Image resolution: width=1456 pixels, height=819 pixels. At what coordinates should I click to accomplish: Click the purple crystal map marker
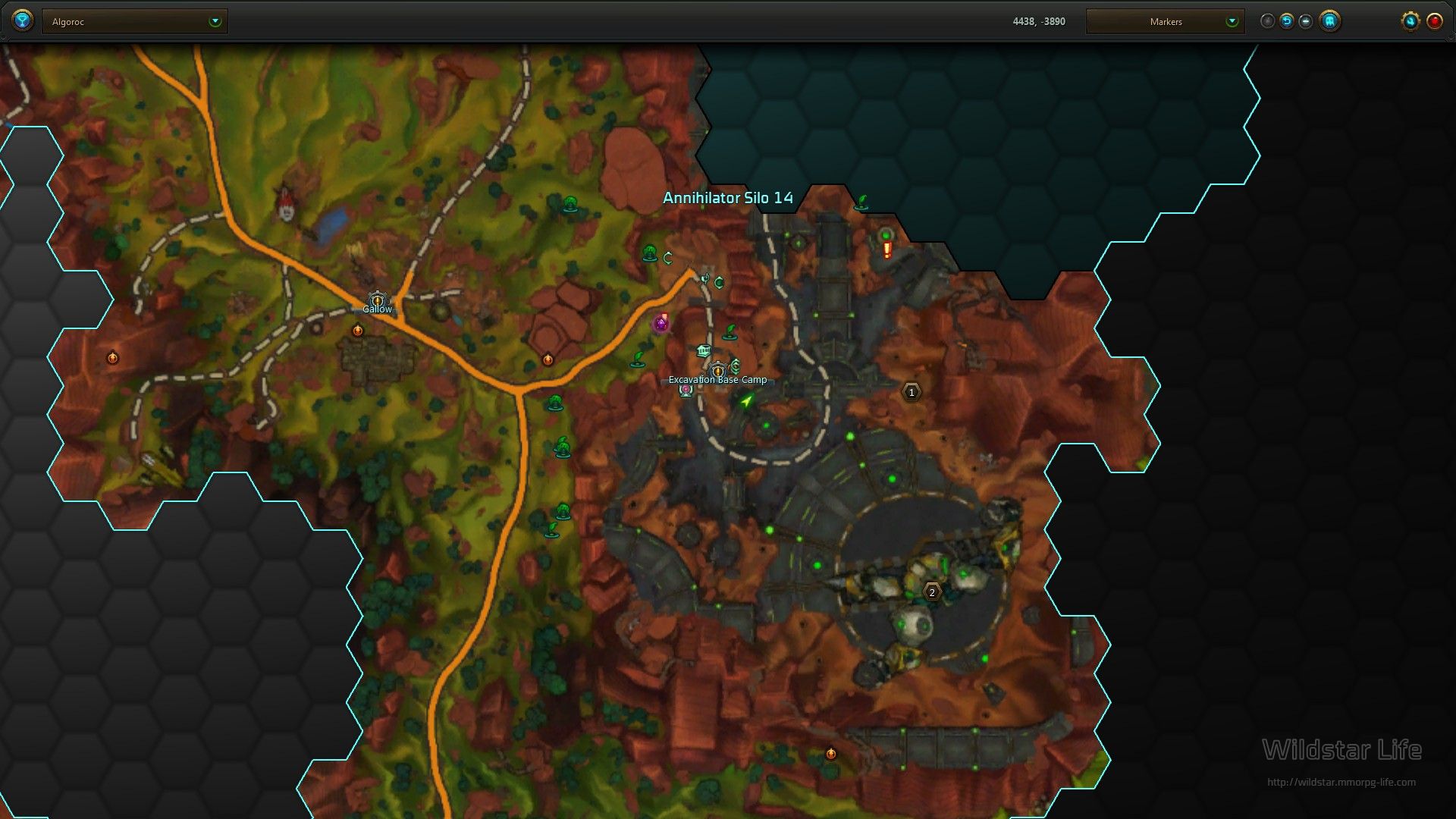(x=661, y=325)
